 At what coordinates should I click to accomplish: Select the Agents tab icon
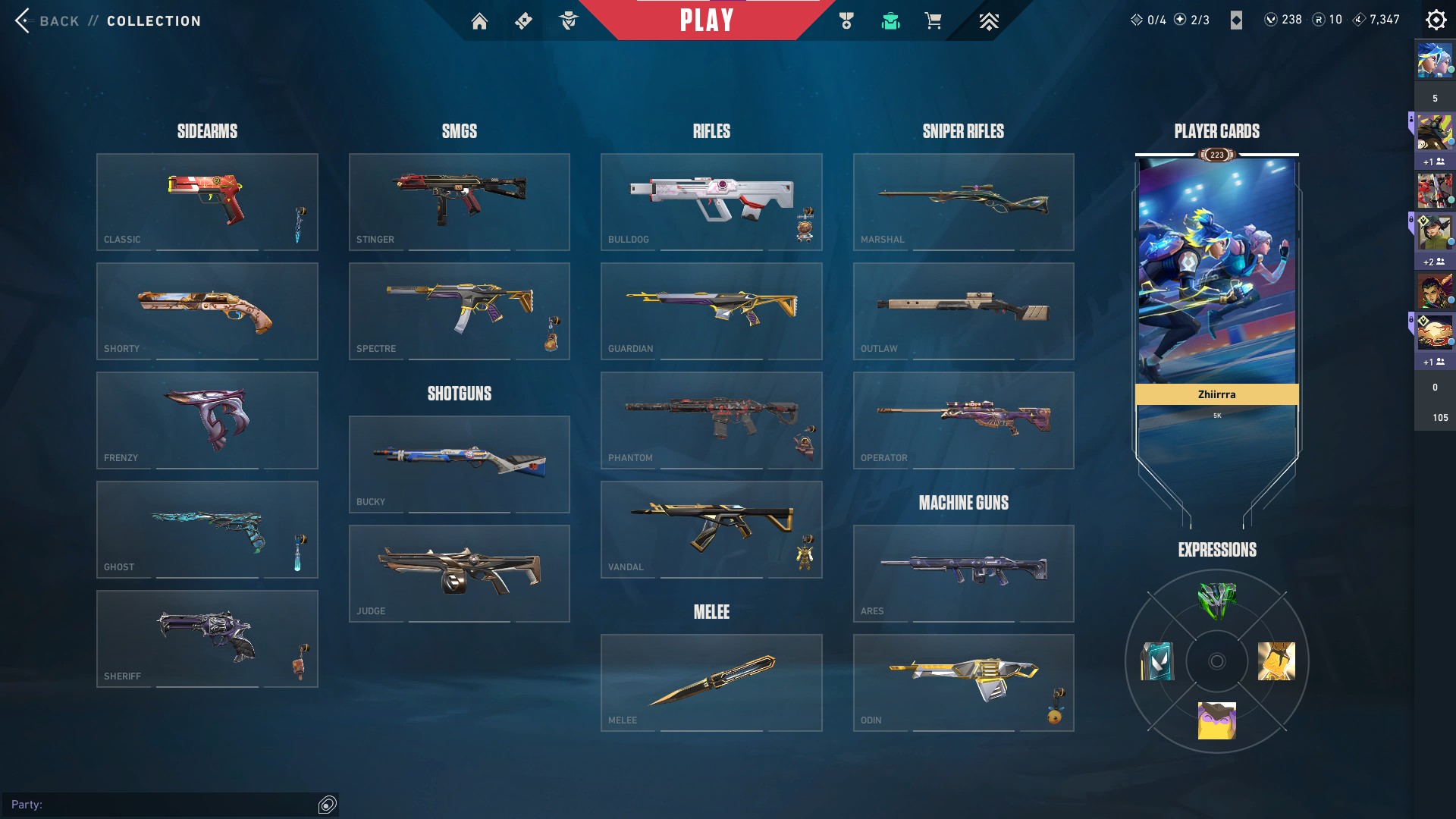pos(570,20)
